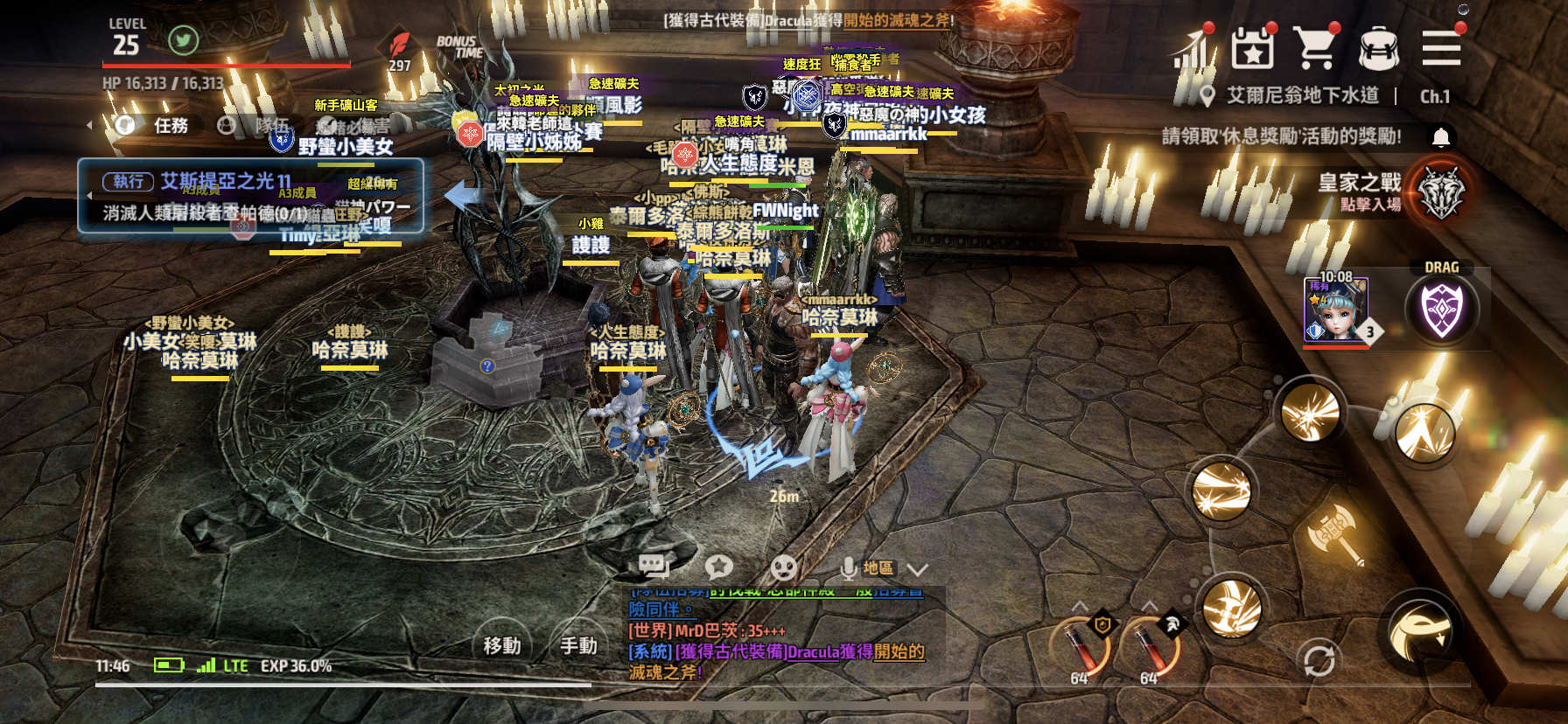Activate the dash evade skill
The image size is (1568, 724).
1420,633
